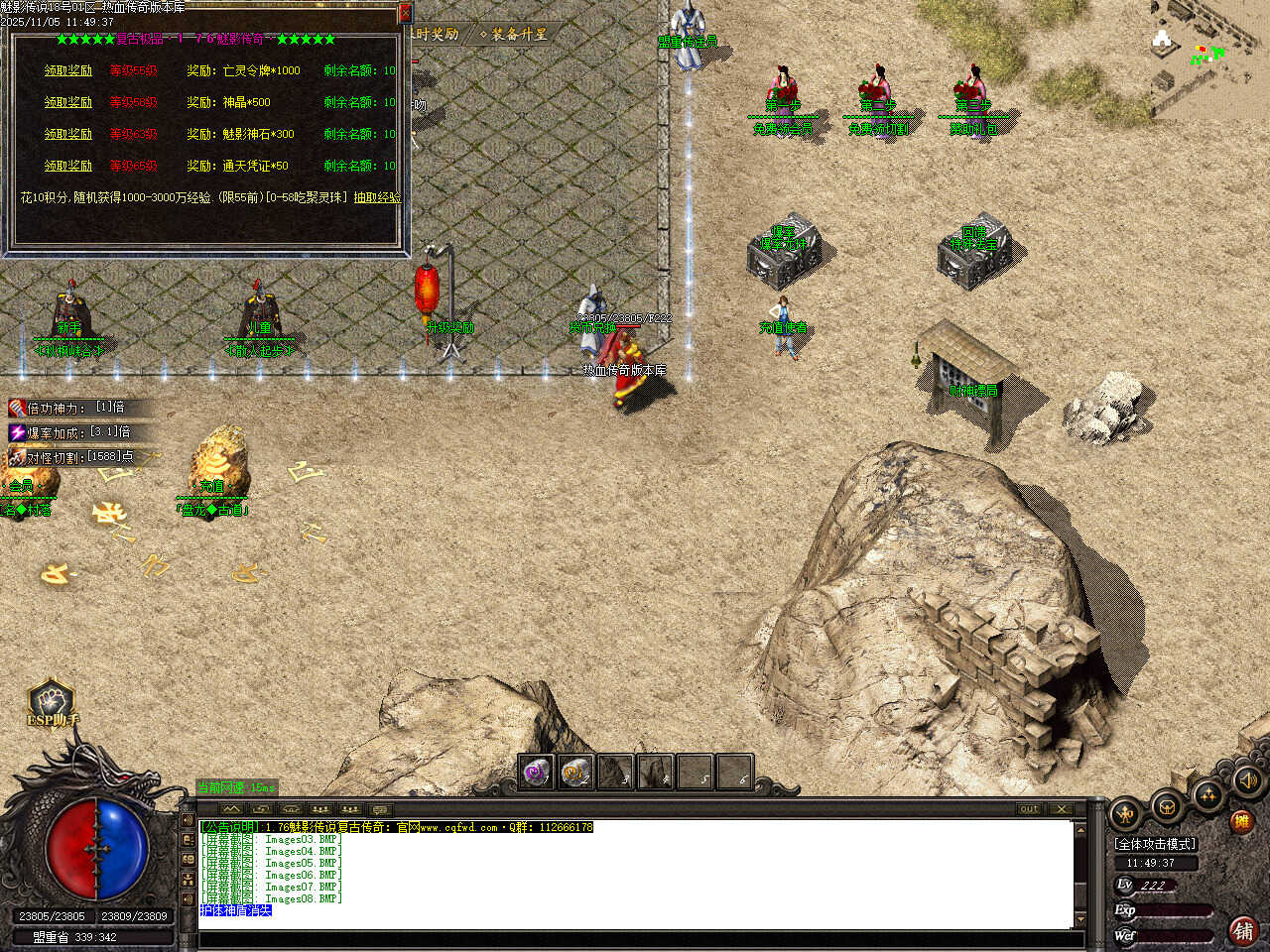Close the reward panel with the red X

click(404, 13)
